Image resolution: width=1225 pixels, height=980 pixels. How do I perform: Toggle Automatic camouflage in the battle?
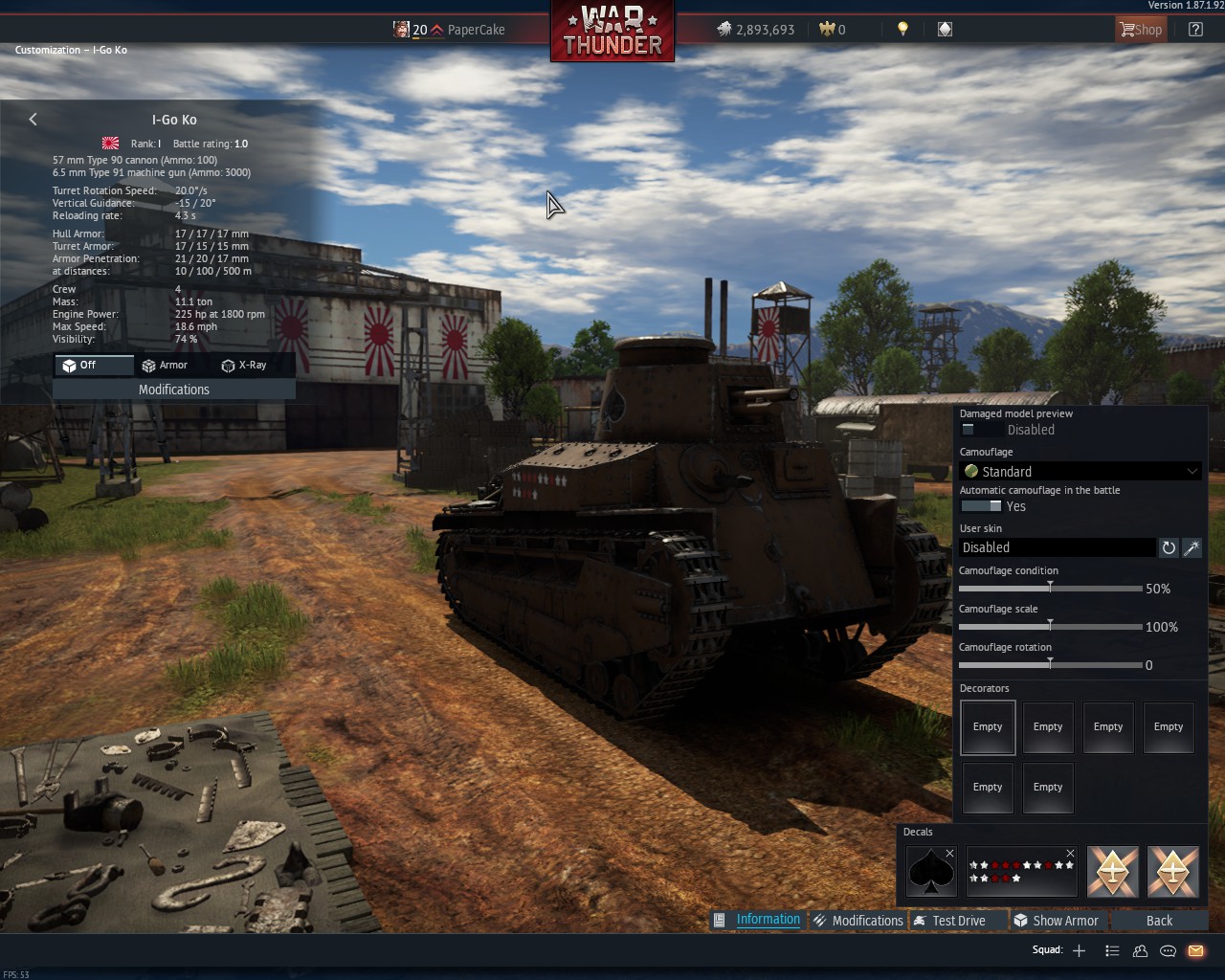(x=981, y=506)
